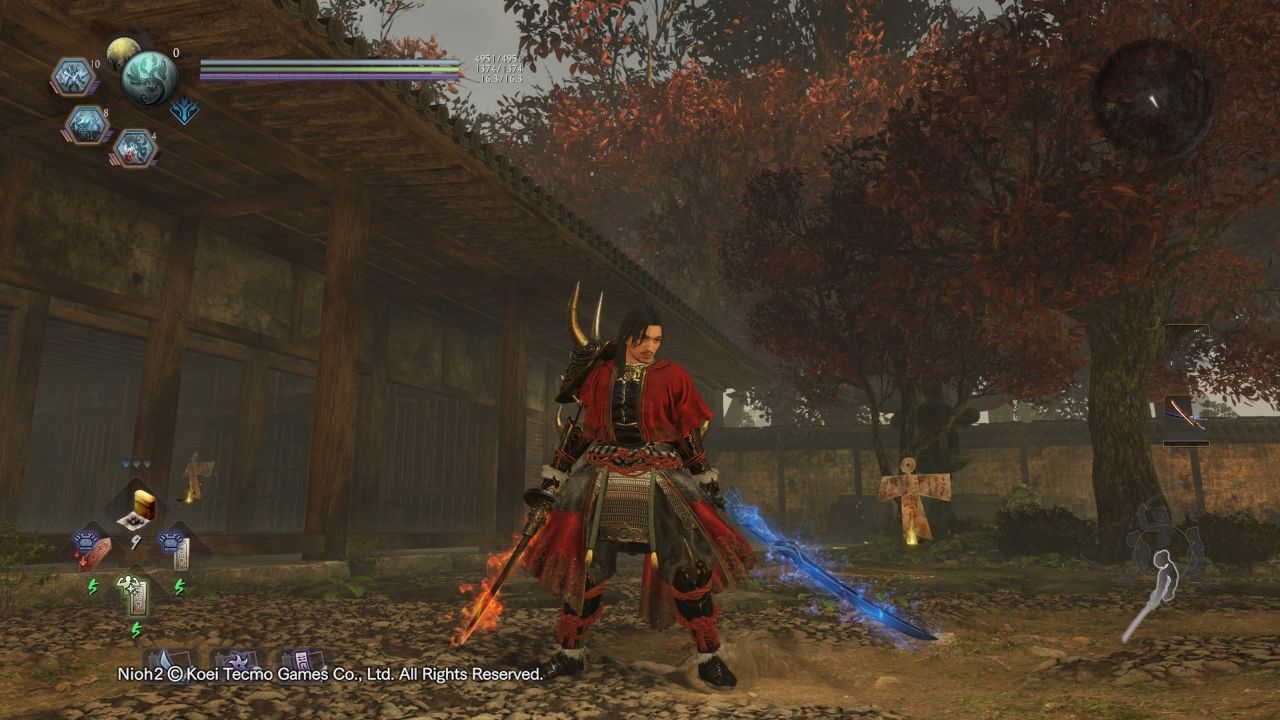Click the shuriken shortcut icon bottom center

pos(236,660)
